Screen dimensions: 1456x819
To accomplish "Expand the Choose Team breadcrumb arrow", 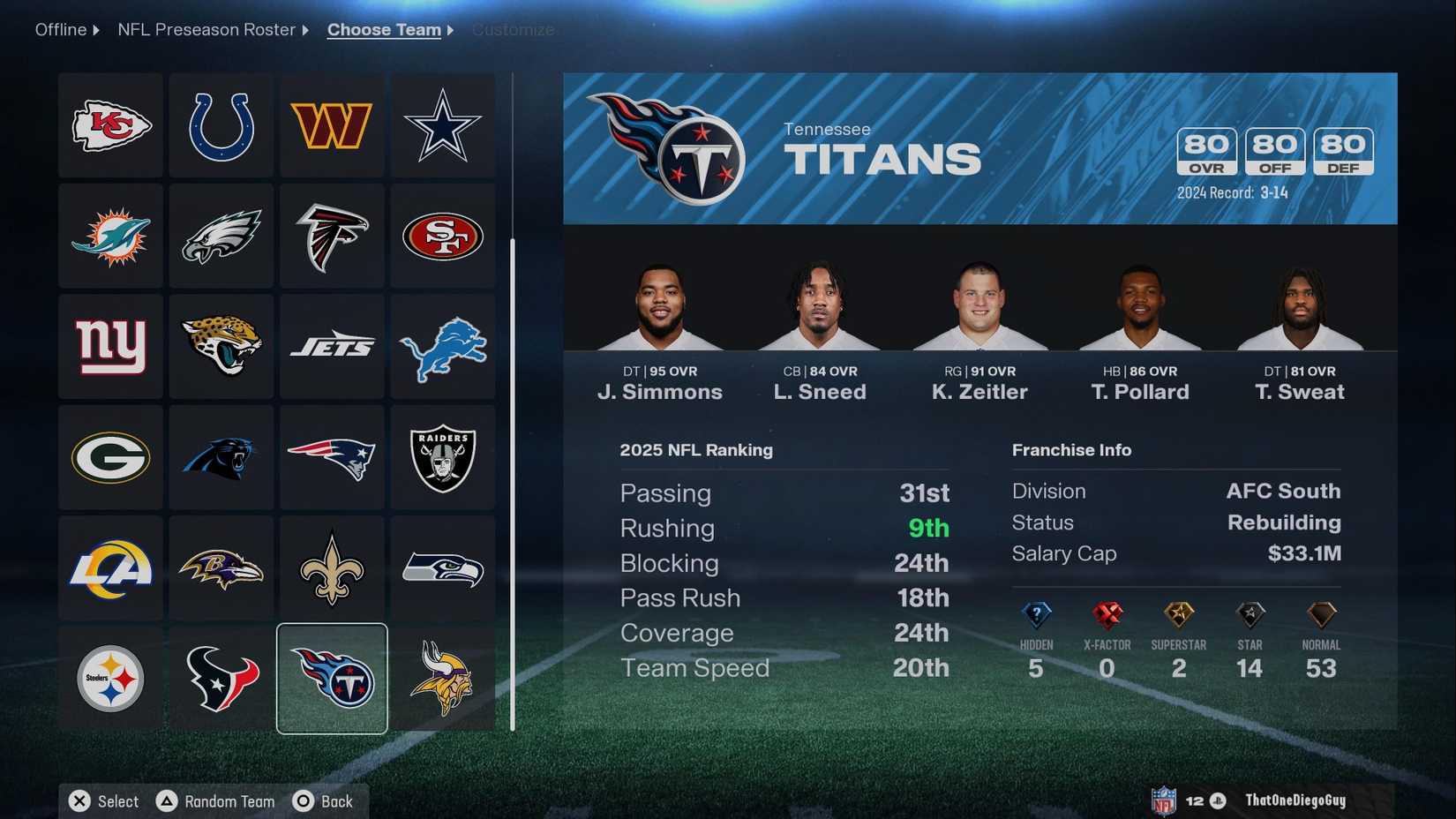I will point(450,29).
